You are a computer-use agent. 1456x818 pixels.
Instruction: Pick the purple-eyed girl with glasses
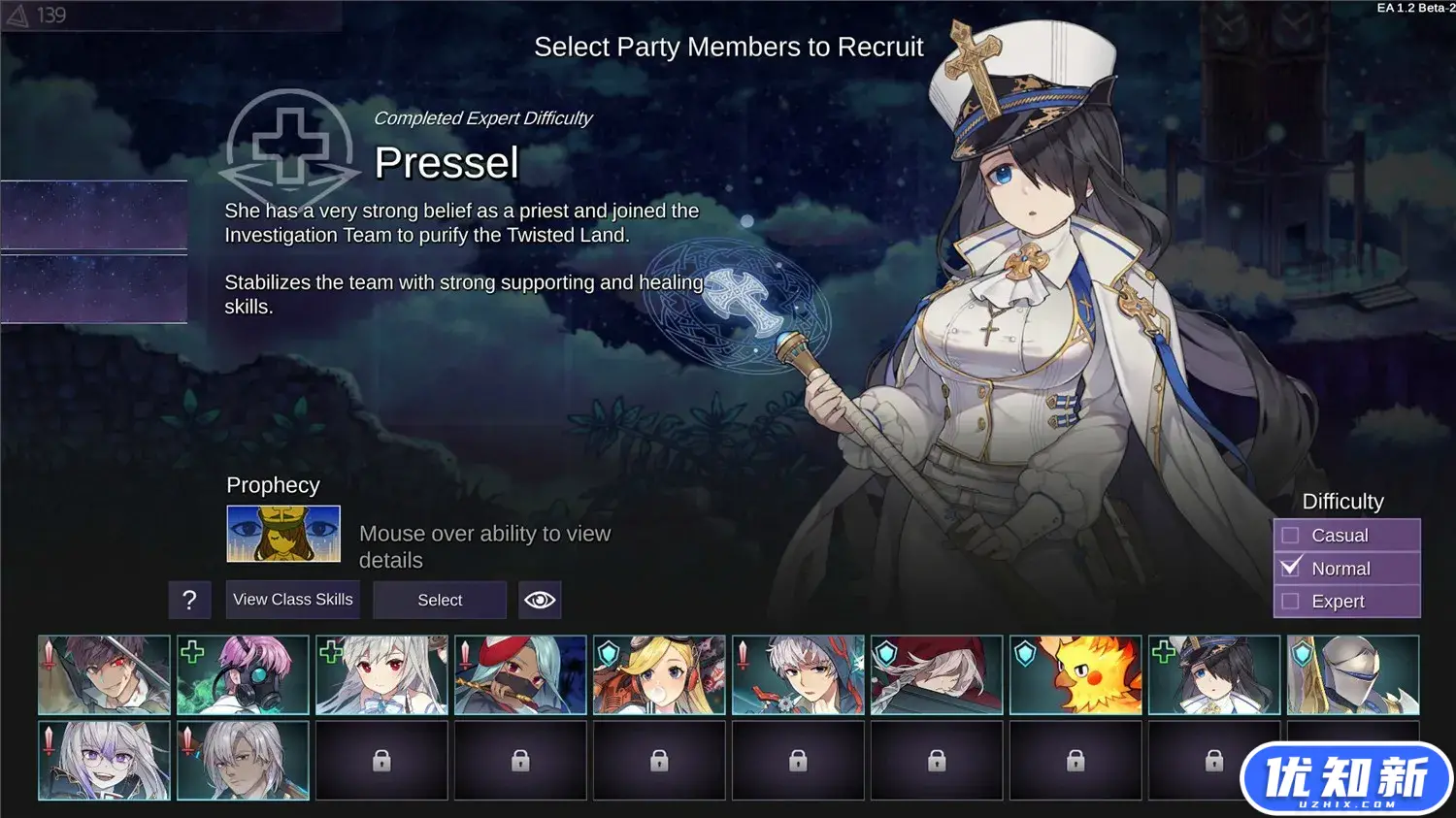[104, 760]
